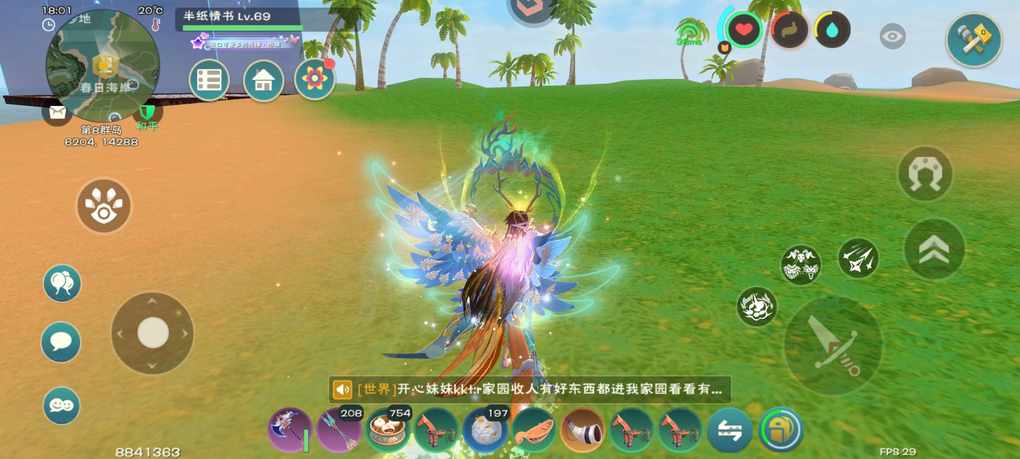Open the backpack inventory button
This screenshot has width=1020, height=459.
pyautogui.click(x=780, y=430)
